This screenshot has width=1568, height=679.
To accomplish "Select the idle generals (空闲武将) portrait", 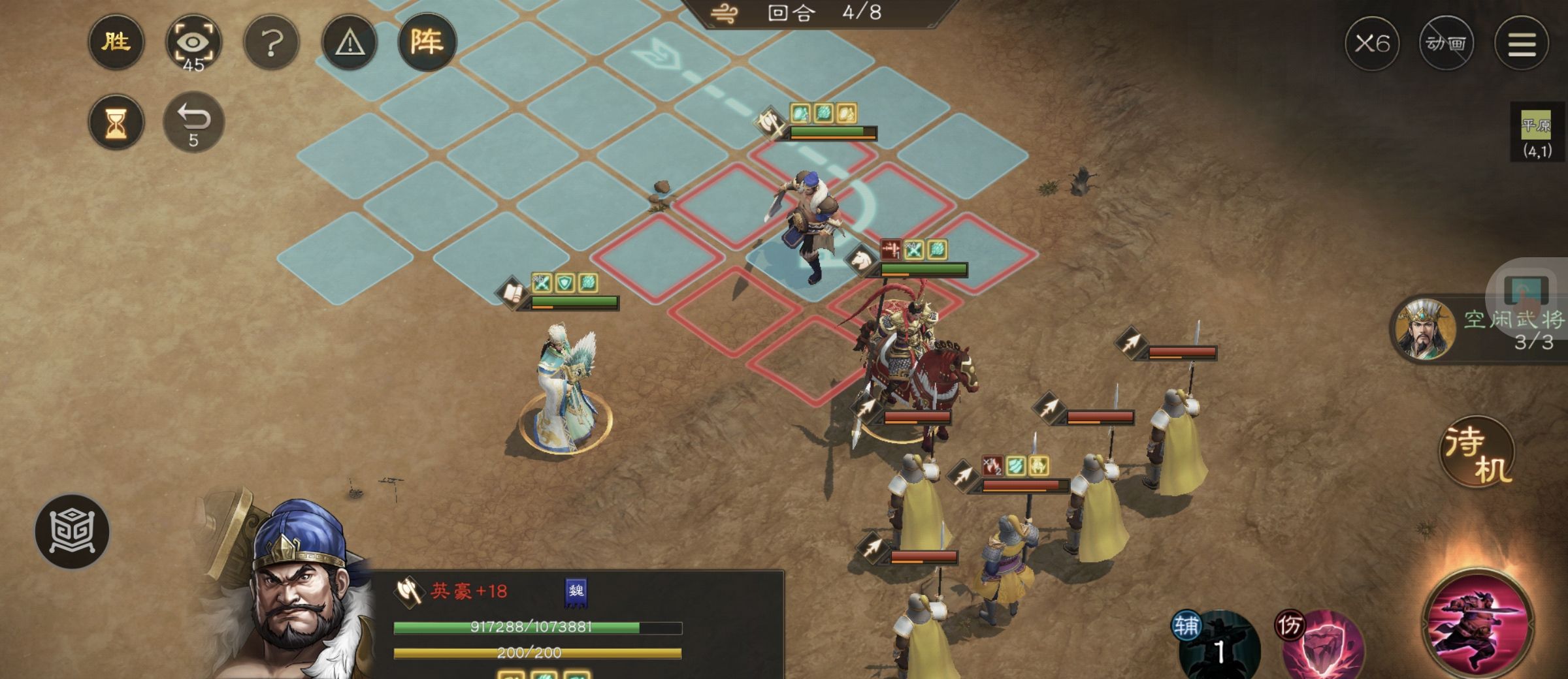I will tap(1424, 330).
